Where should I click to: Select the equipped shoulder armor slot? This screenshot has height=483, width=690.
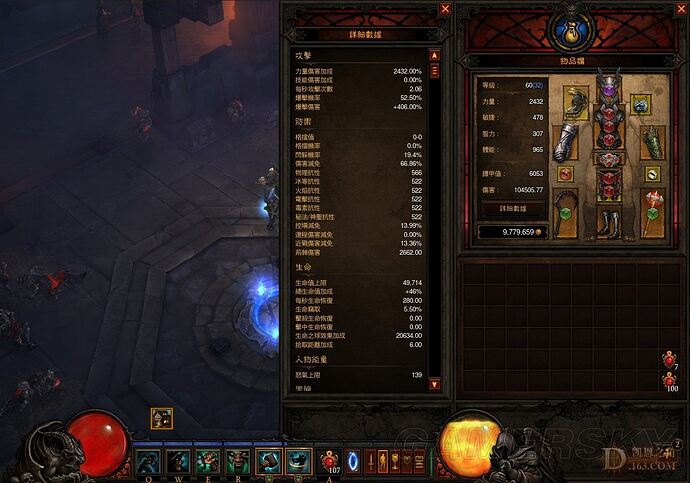pos(577,101)
